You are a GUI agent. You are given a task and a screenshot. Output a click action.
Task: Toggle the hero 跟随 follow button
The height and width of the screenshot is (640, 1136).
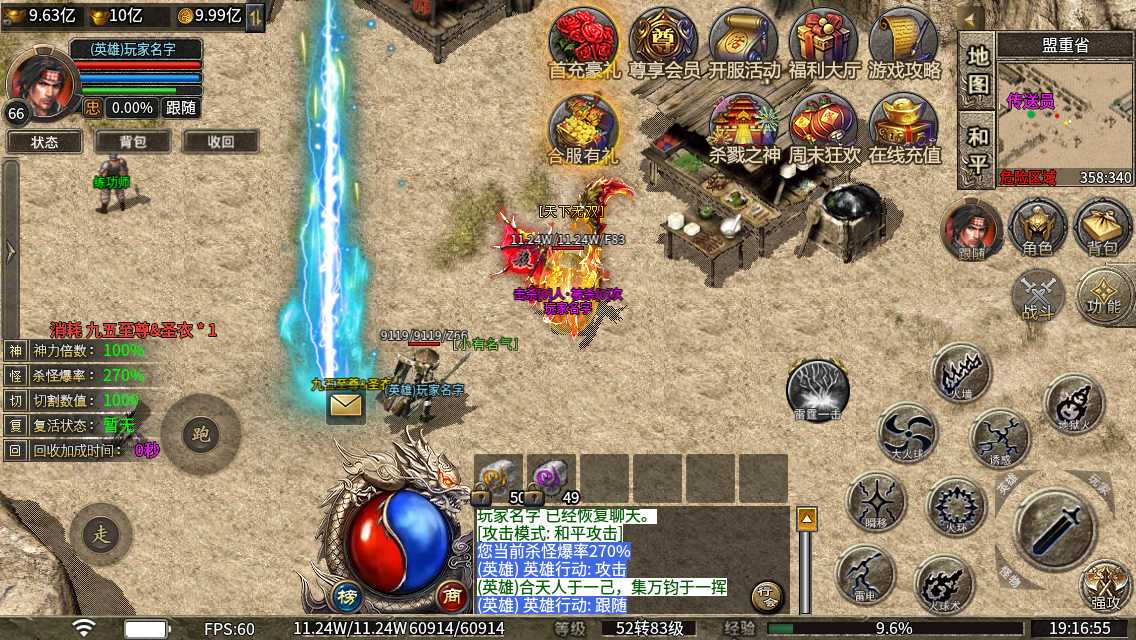coord(181,108)
